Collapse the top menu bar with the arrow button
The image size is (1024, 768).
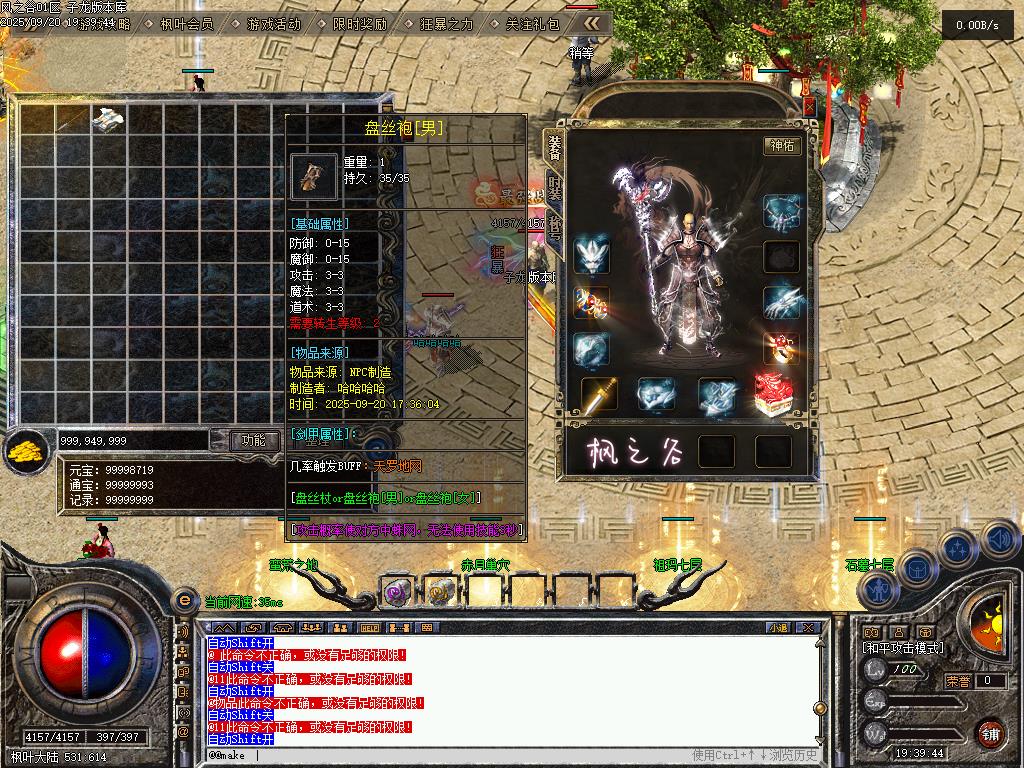click(593, 22)
